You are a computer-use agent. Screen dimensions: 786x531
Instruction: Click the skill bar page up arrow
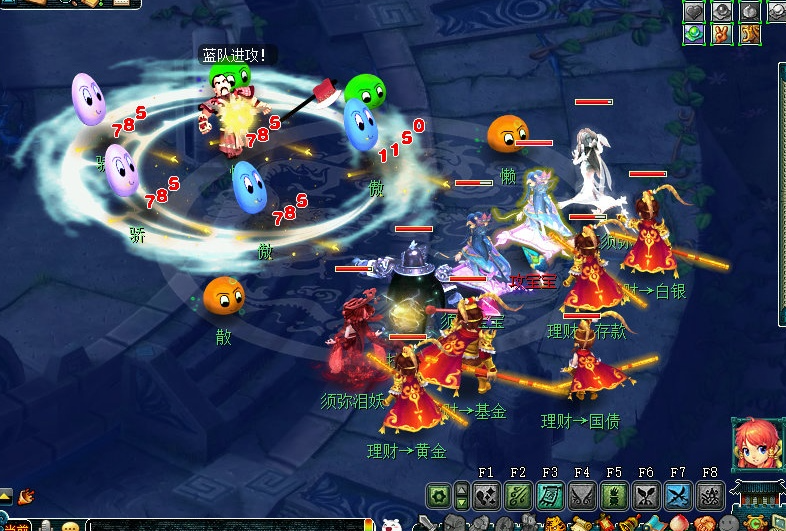point(462,488)
